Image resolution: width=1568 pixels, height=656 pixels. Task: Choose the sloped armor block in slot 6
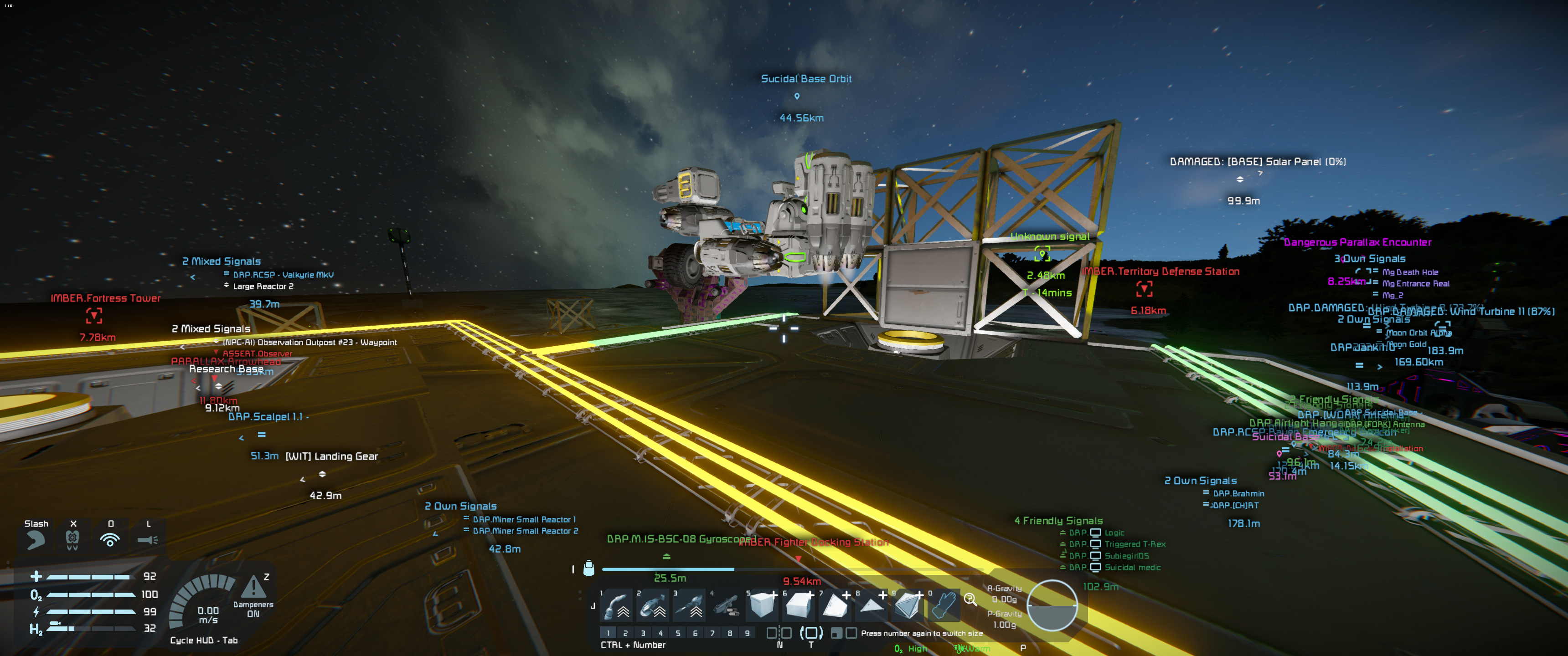click(799, 605)
